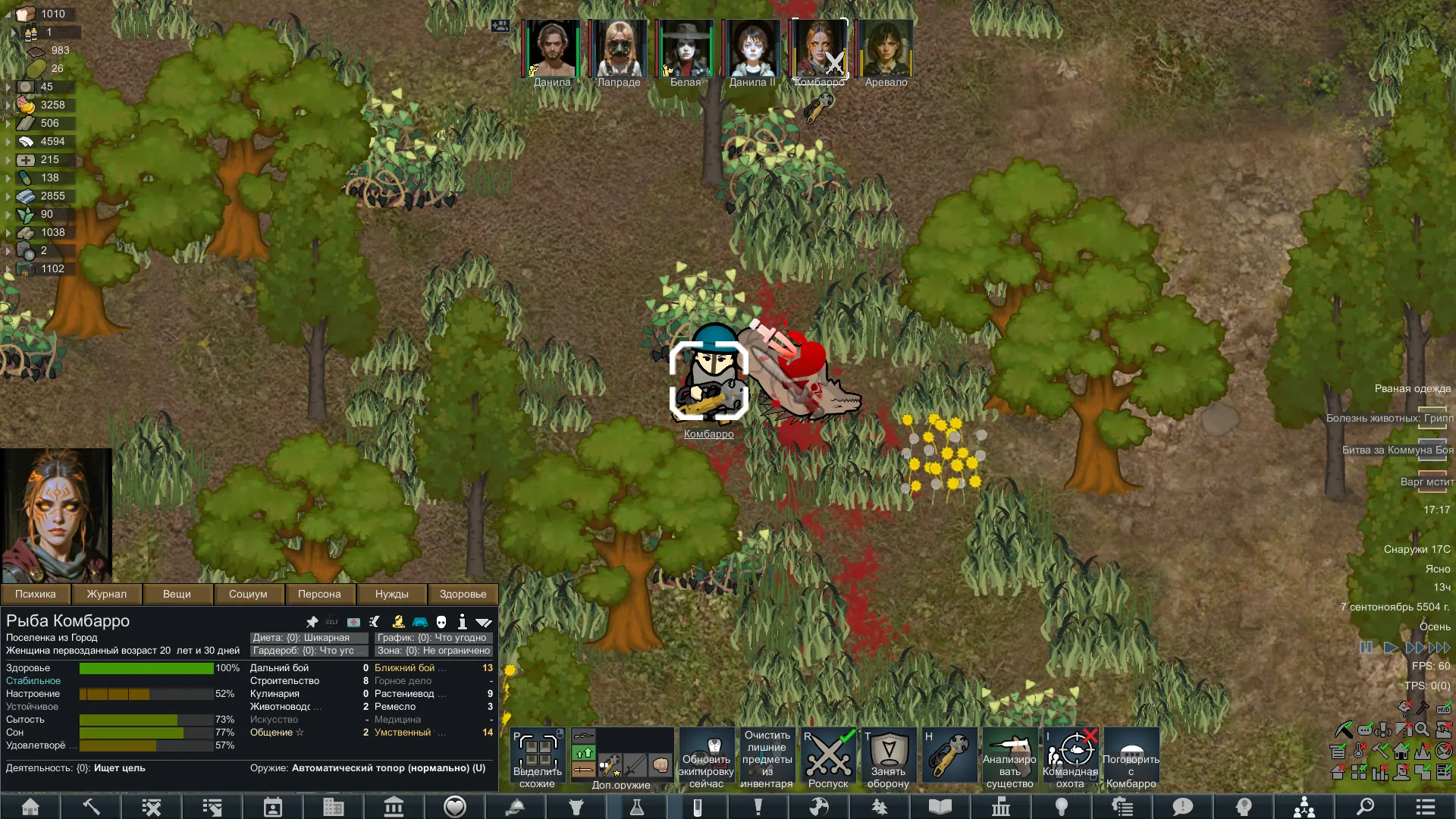Click Поговорить с Комбарро
The image size is (1456, 819).
(1131, 758)
